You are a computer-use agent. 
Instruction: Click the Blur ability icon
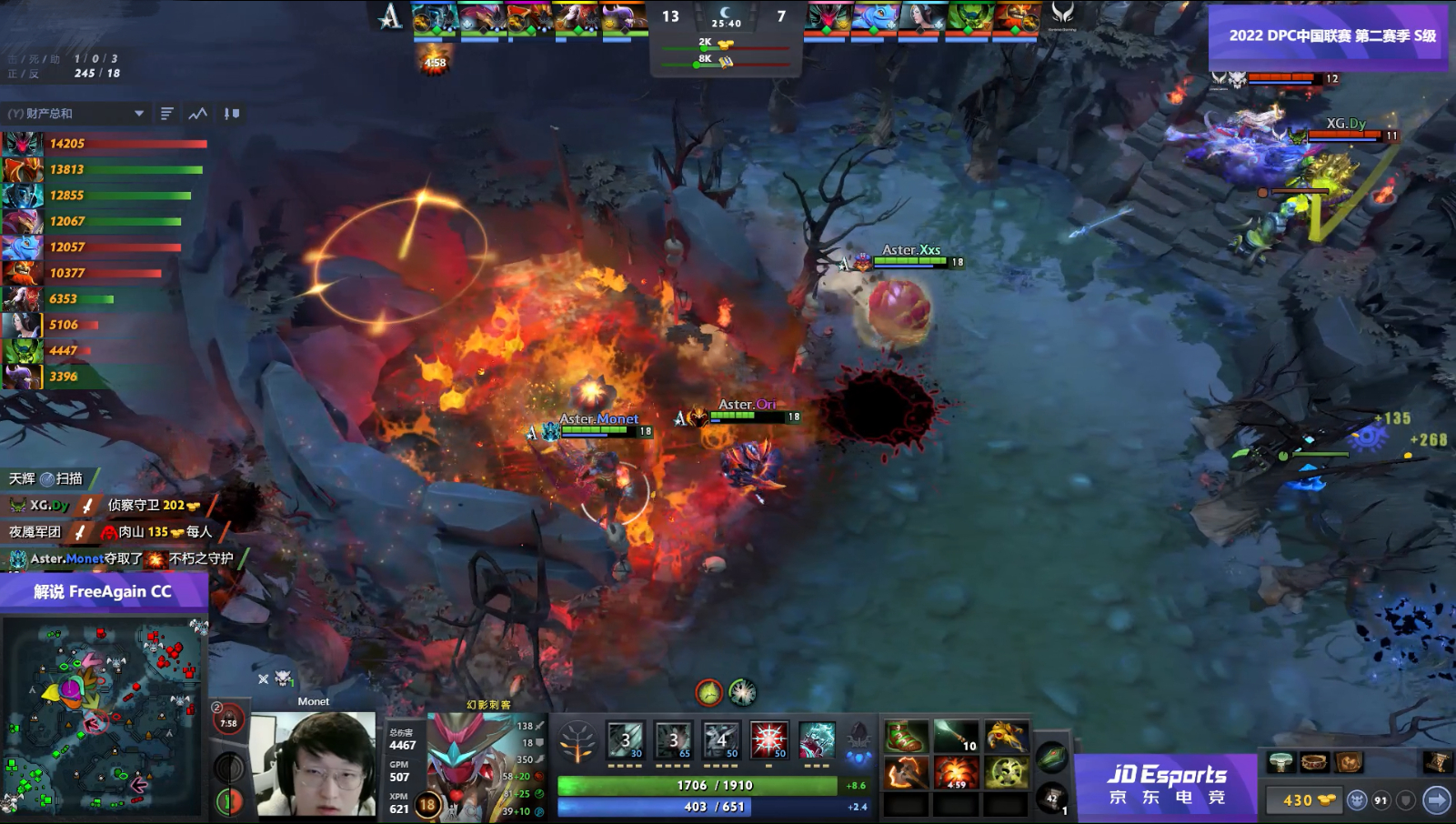(x=721, y=739)
